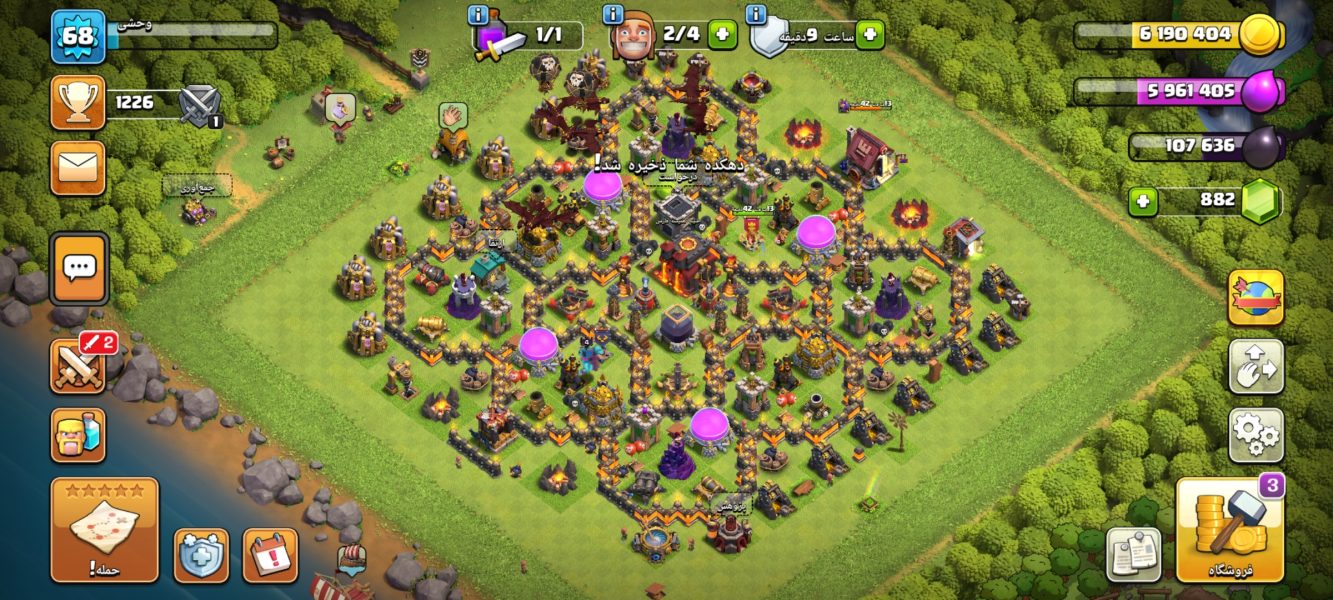This screenshot has width=1333, height=600.
Task: Open the mail envelope inbox
Action: (x=78, y=167)
